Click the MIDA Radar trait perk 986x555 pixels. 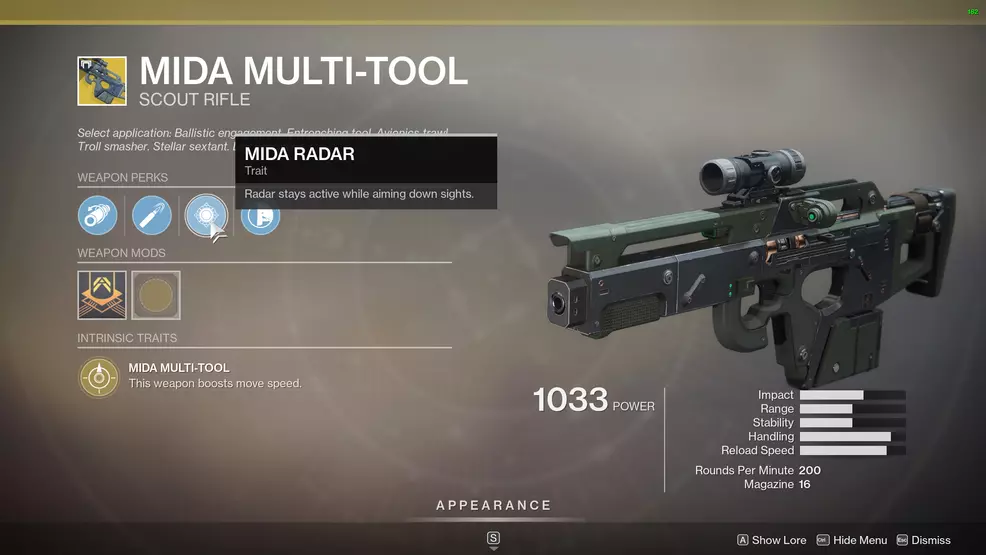(205, 215)
